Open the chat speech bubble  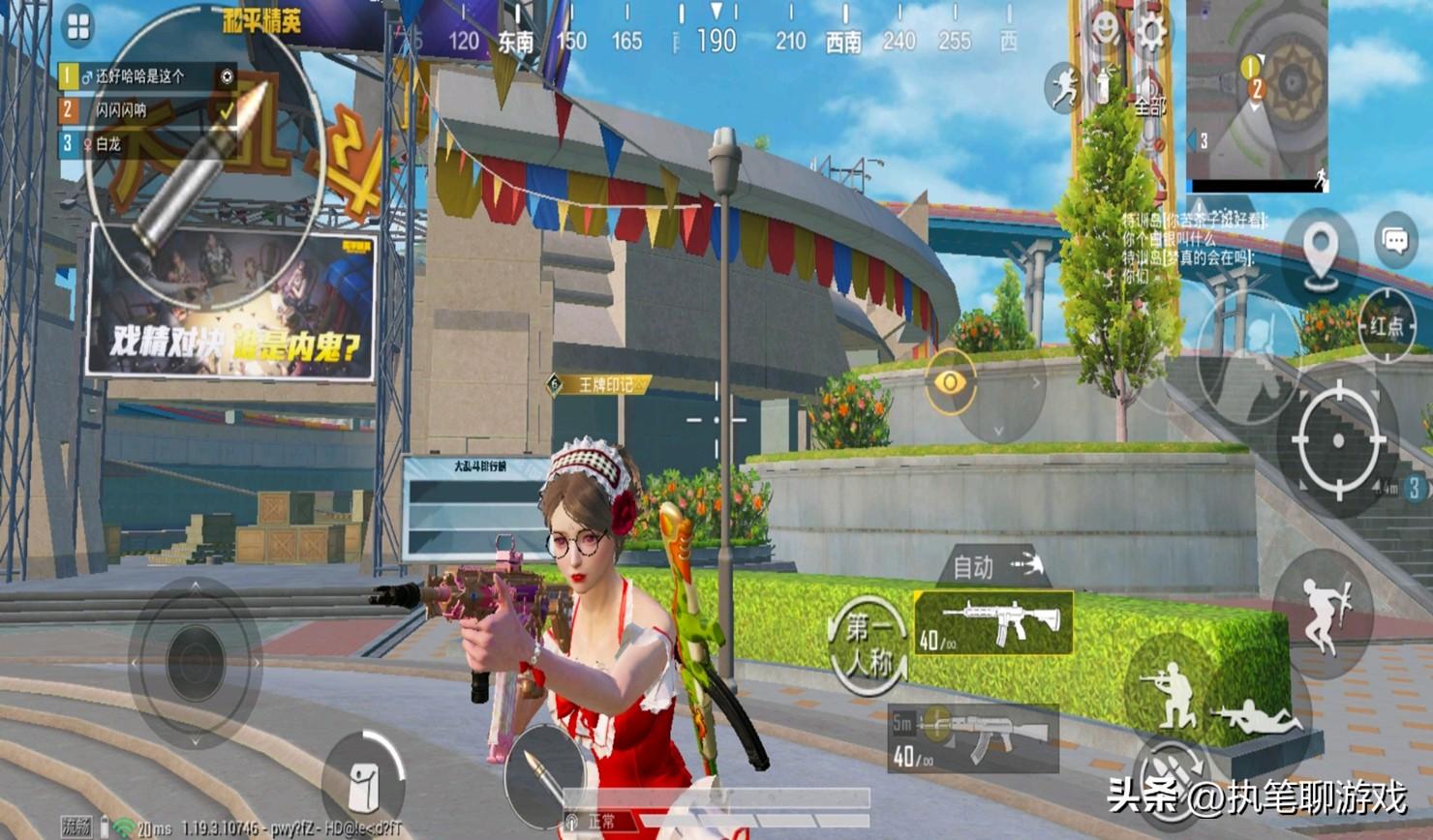coord(1394,241)
